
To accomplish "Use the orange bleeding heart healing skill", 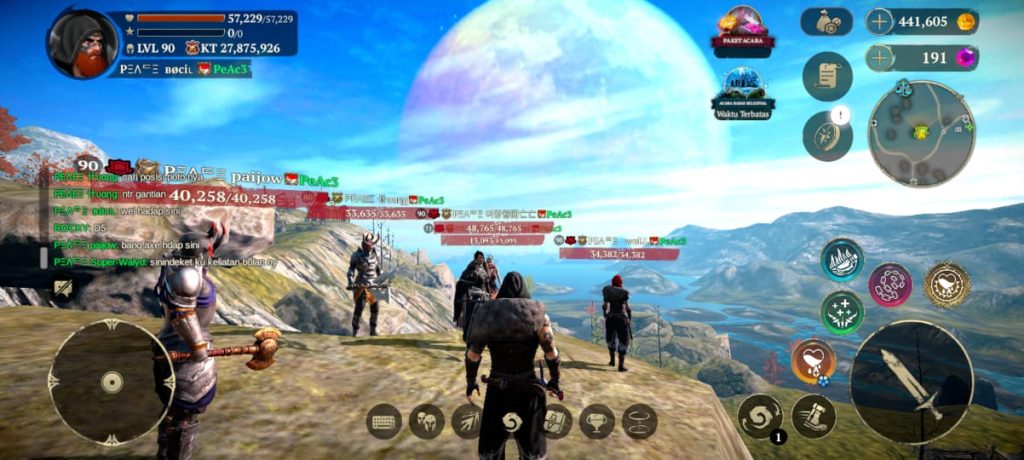I will [x=813, y=361].
